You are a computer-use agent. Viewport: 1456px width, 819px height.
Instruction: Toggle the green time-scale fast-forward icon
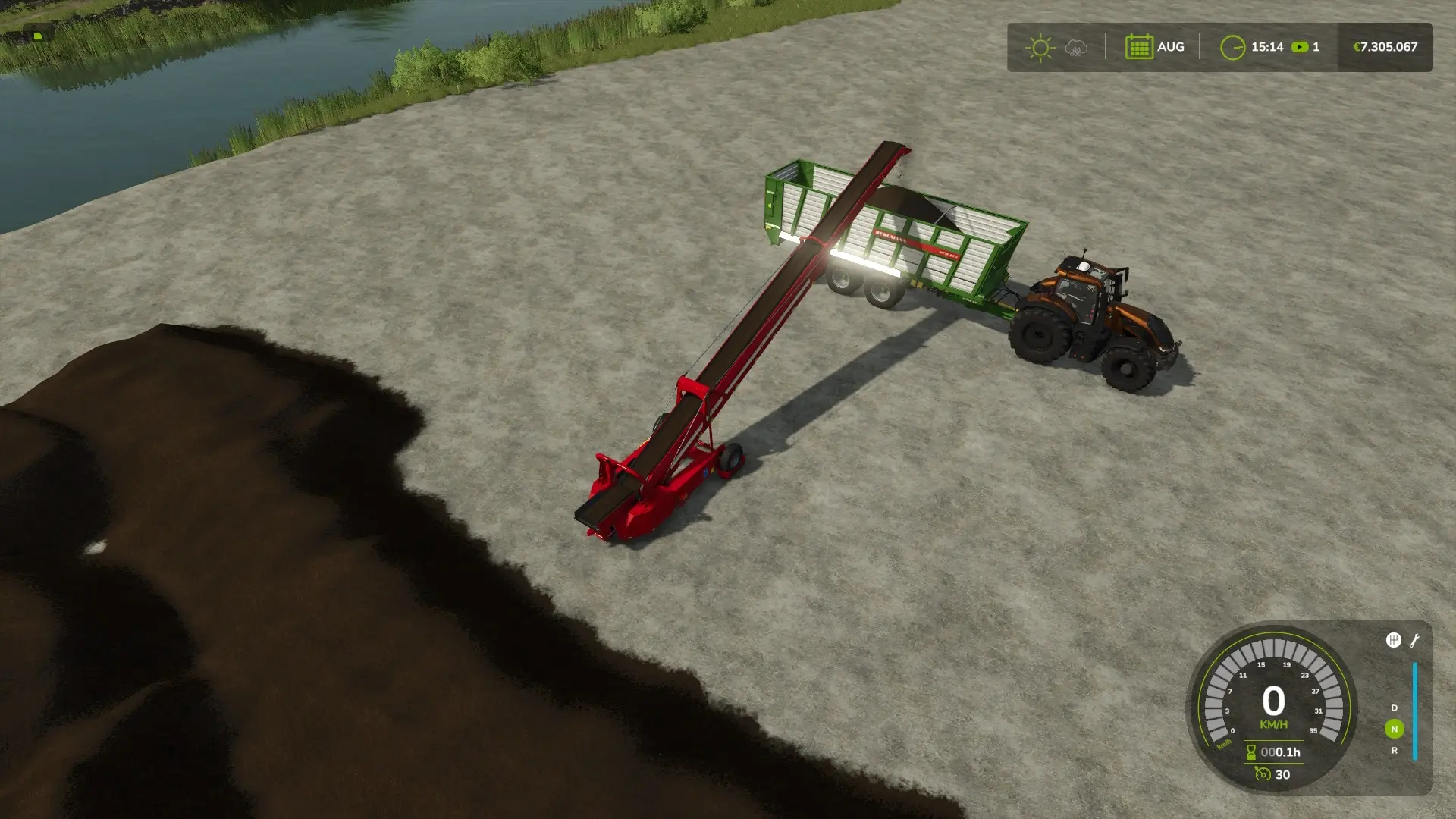point(1300,47)
